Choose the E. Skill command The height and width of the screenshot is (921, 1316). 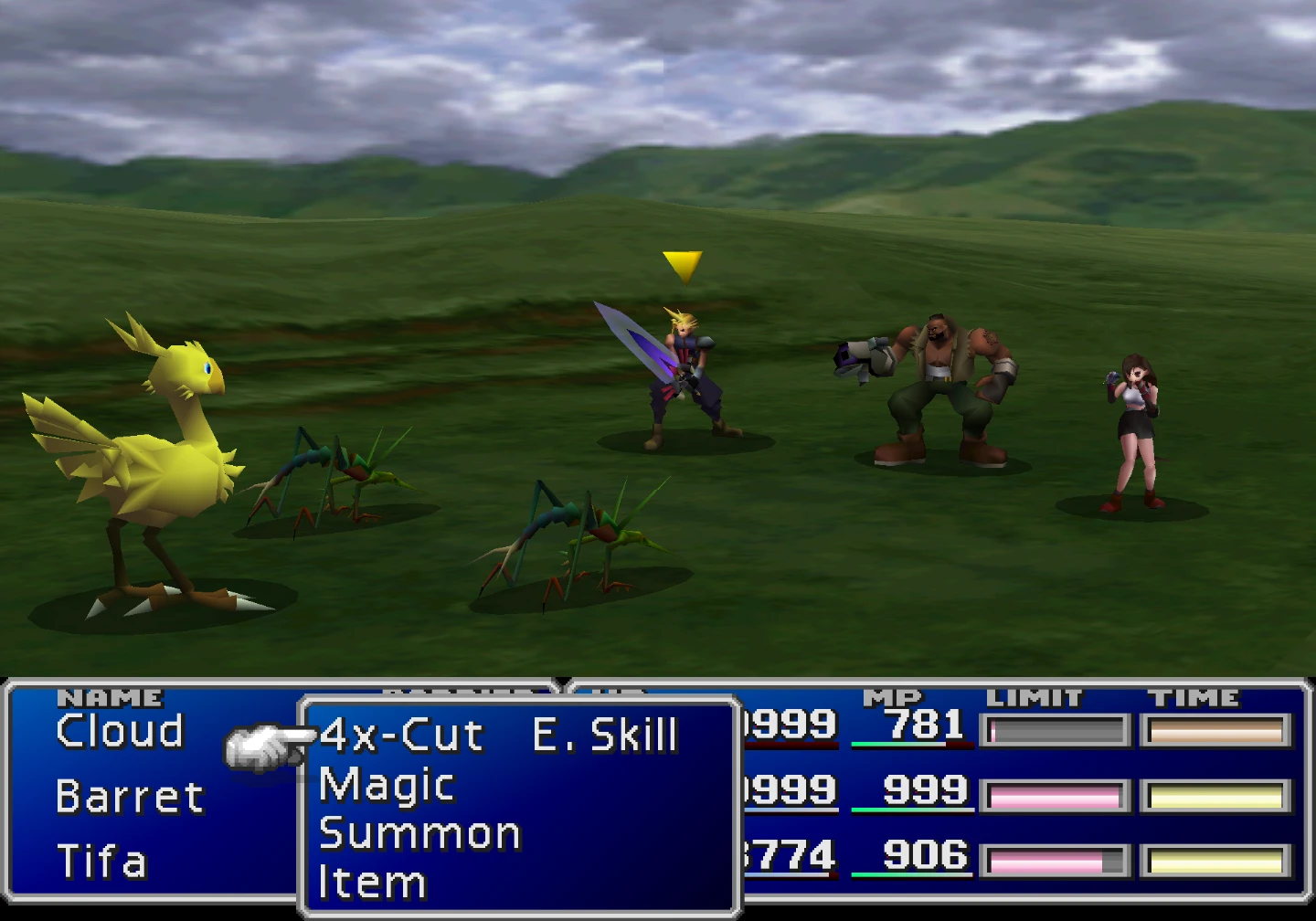click(605, 736)
